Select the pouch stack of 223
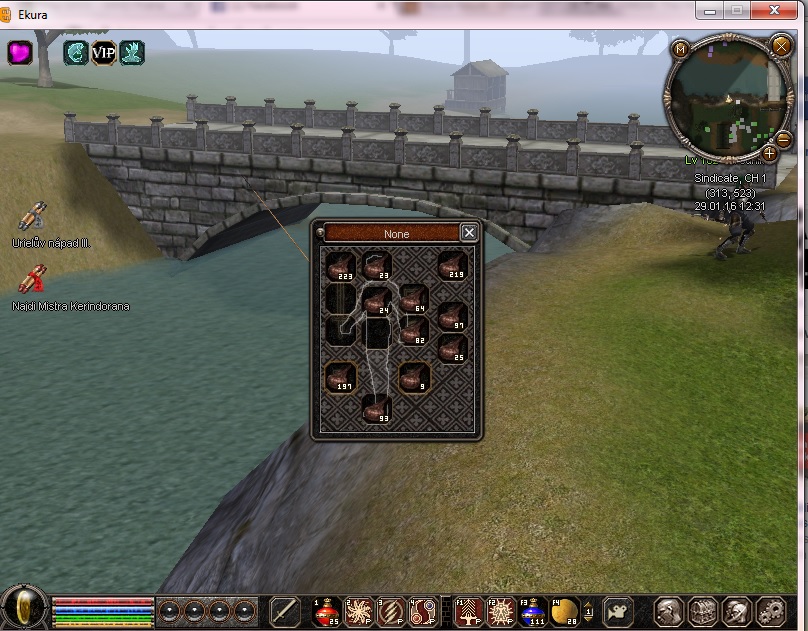 pyautogui.click(x=341, y=266)
